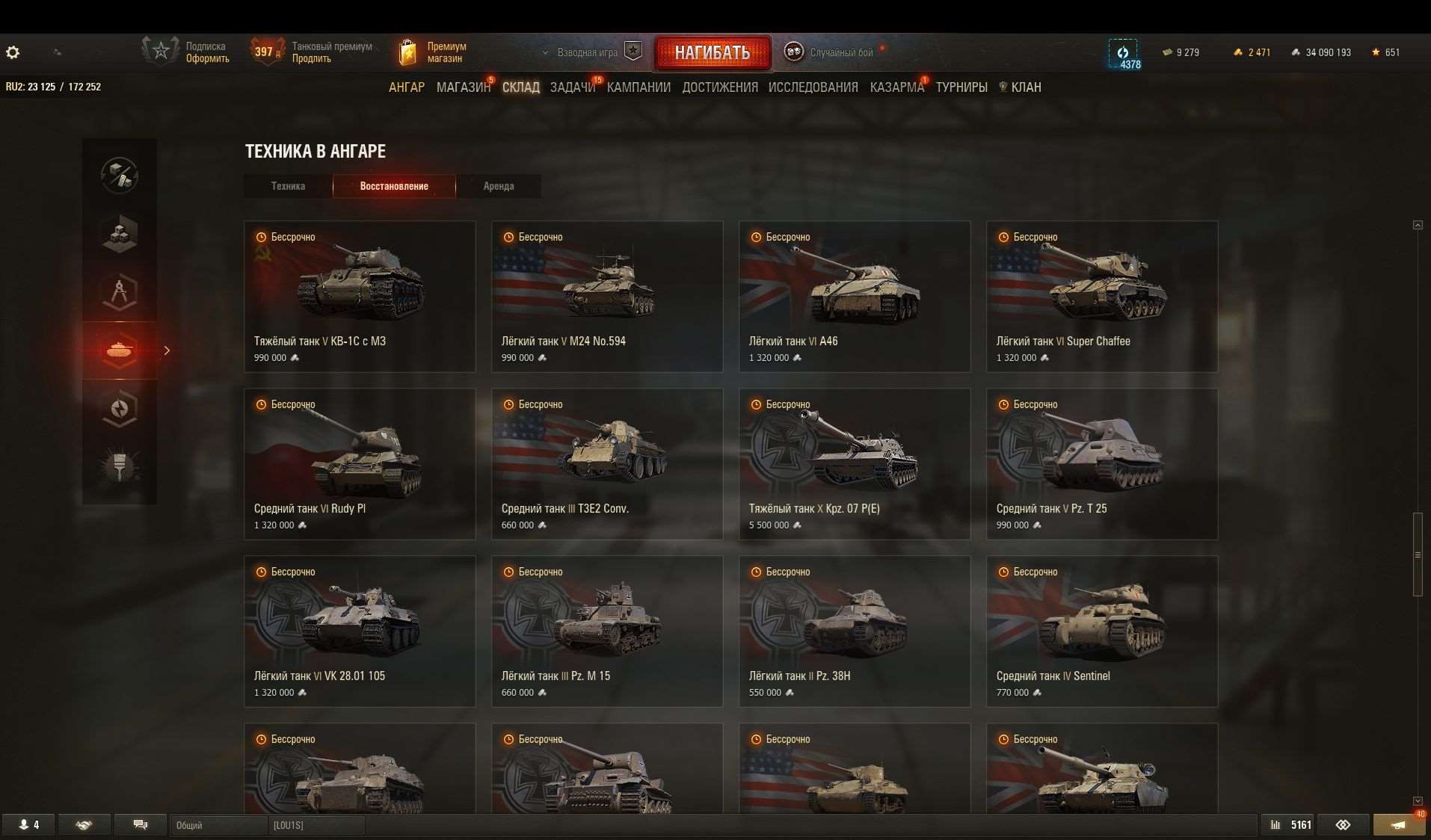Select the vehicles category in the Depot sidebar
The width and height of the screenshot is (1431, 840).
point(120,350)
